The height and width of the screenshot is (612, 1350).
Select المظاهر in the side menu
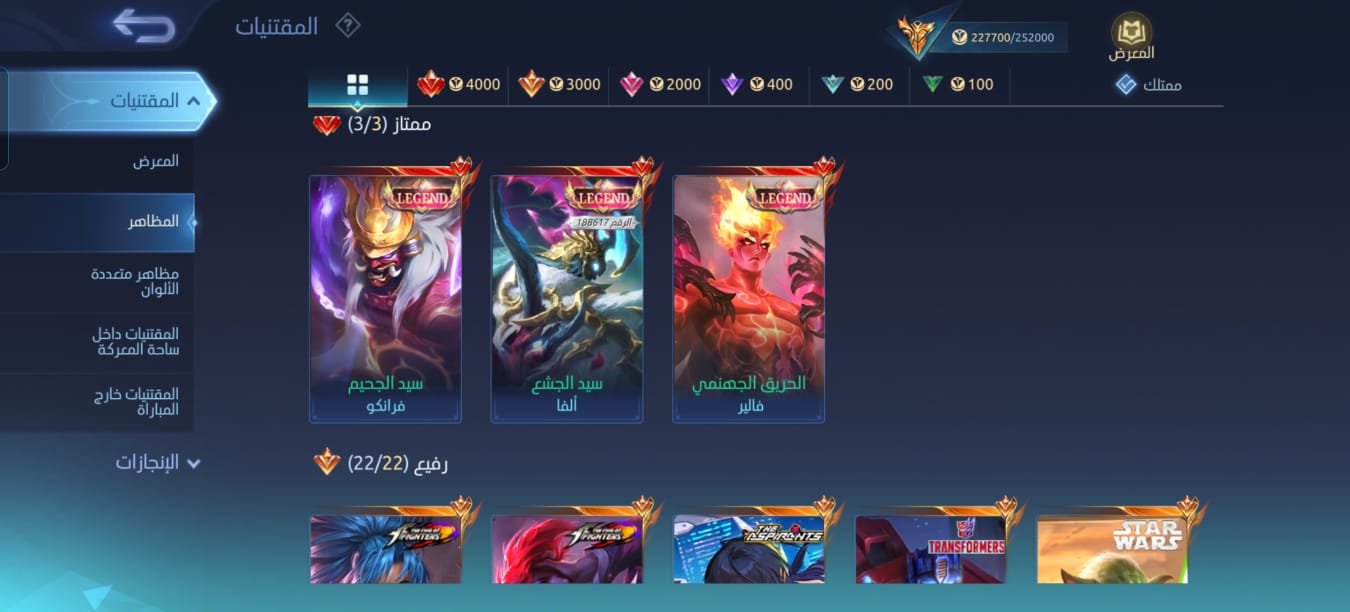153,221
